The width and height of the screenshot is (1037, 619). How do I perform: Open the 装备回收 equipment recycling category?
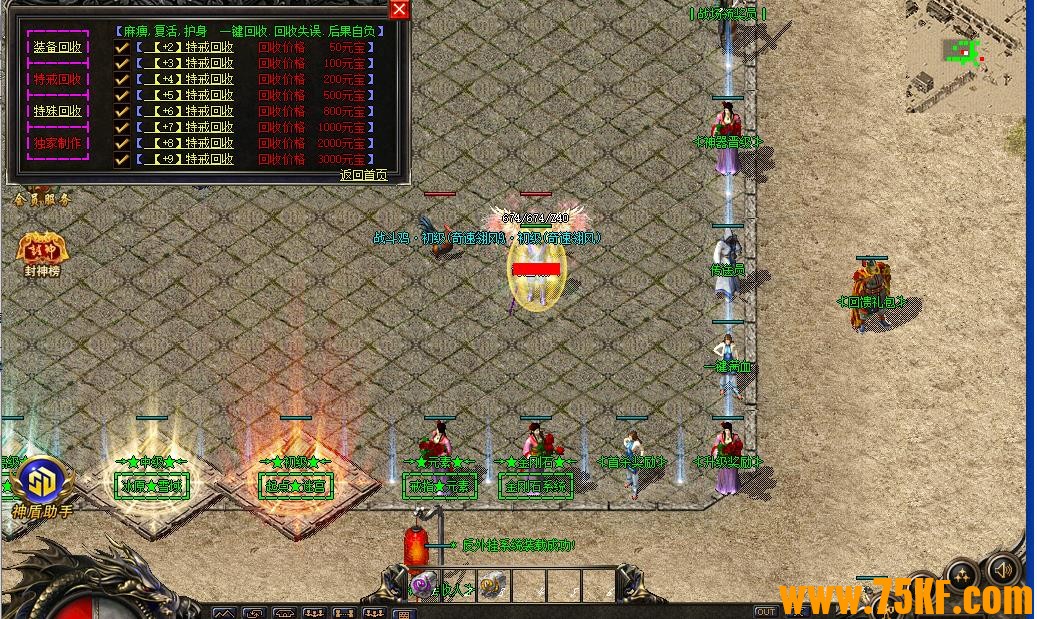point(58,47)
